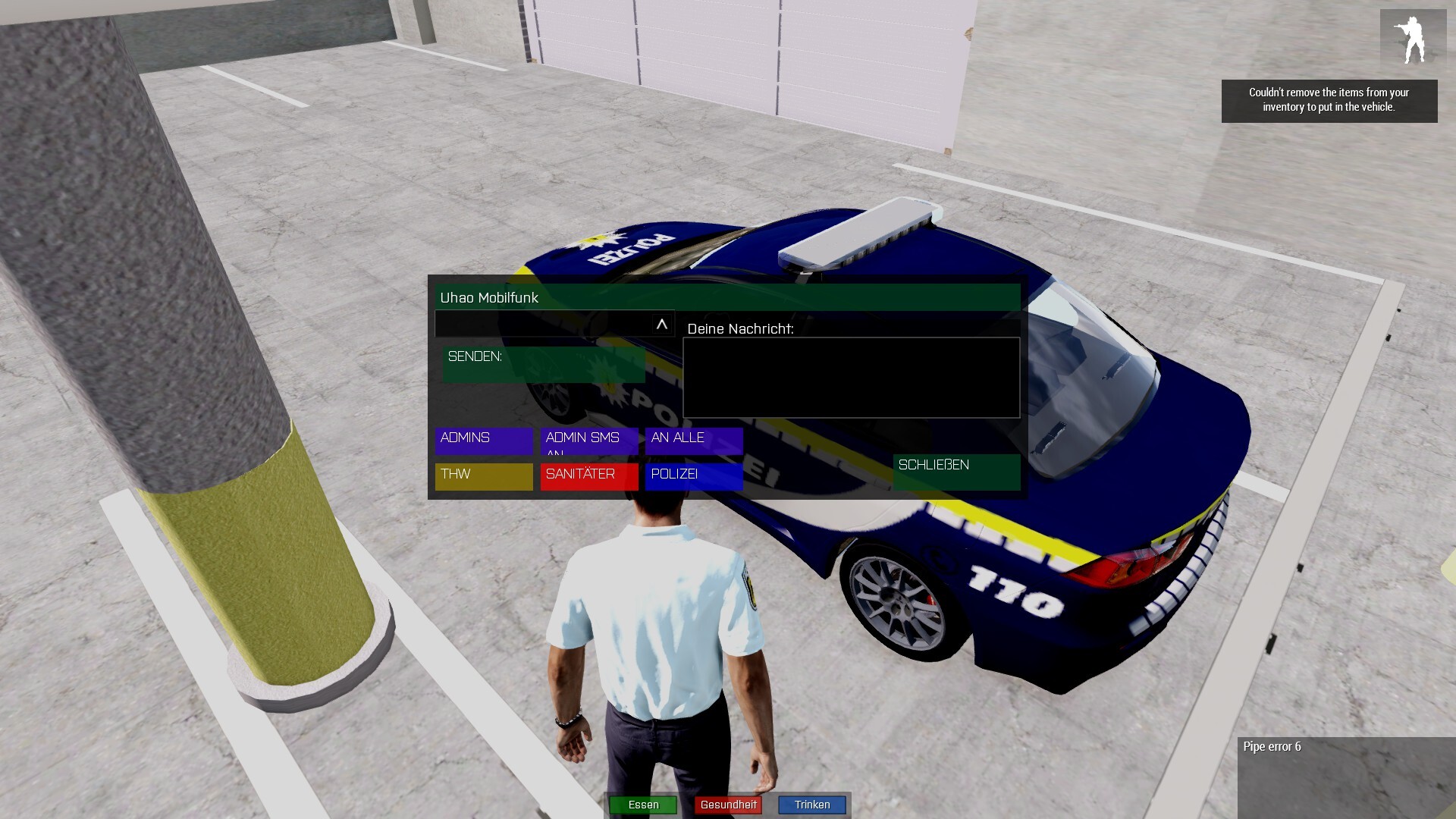Message the THW service
Image resolution: width=1456 pixels, height=819 pixels.
click(484, 477)
